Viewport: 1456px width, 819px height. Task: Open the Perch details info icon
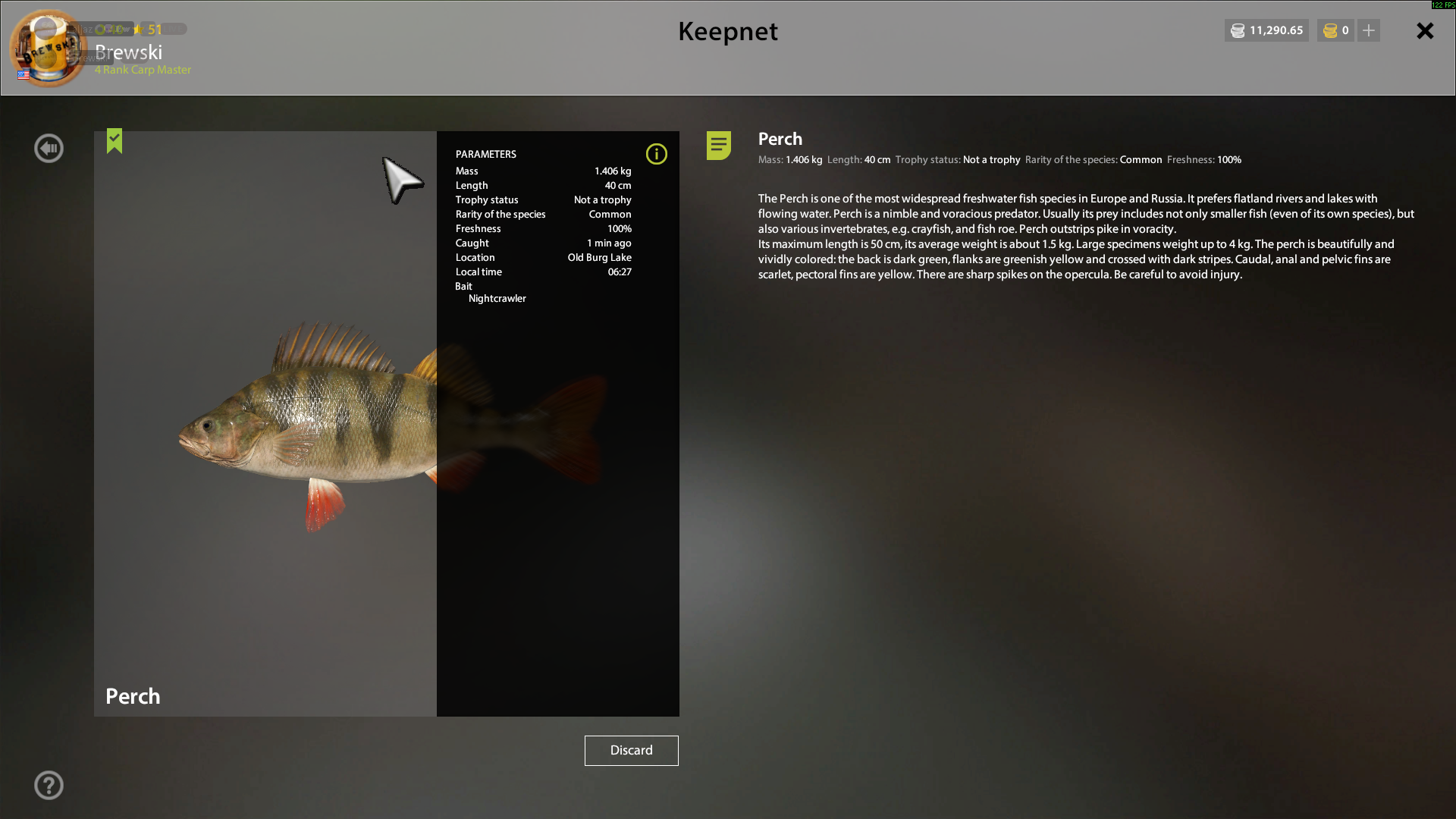pyautogui.click(x=657, y=154)
